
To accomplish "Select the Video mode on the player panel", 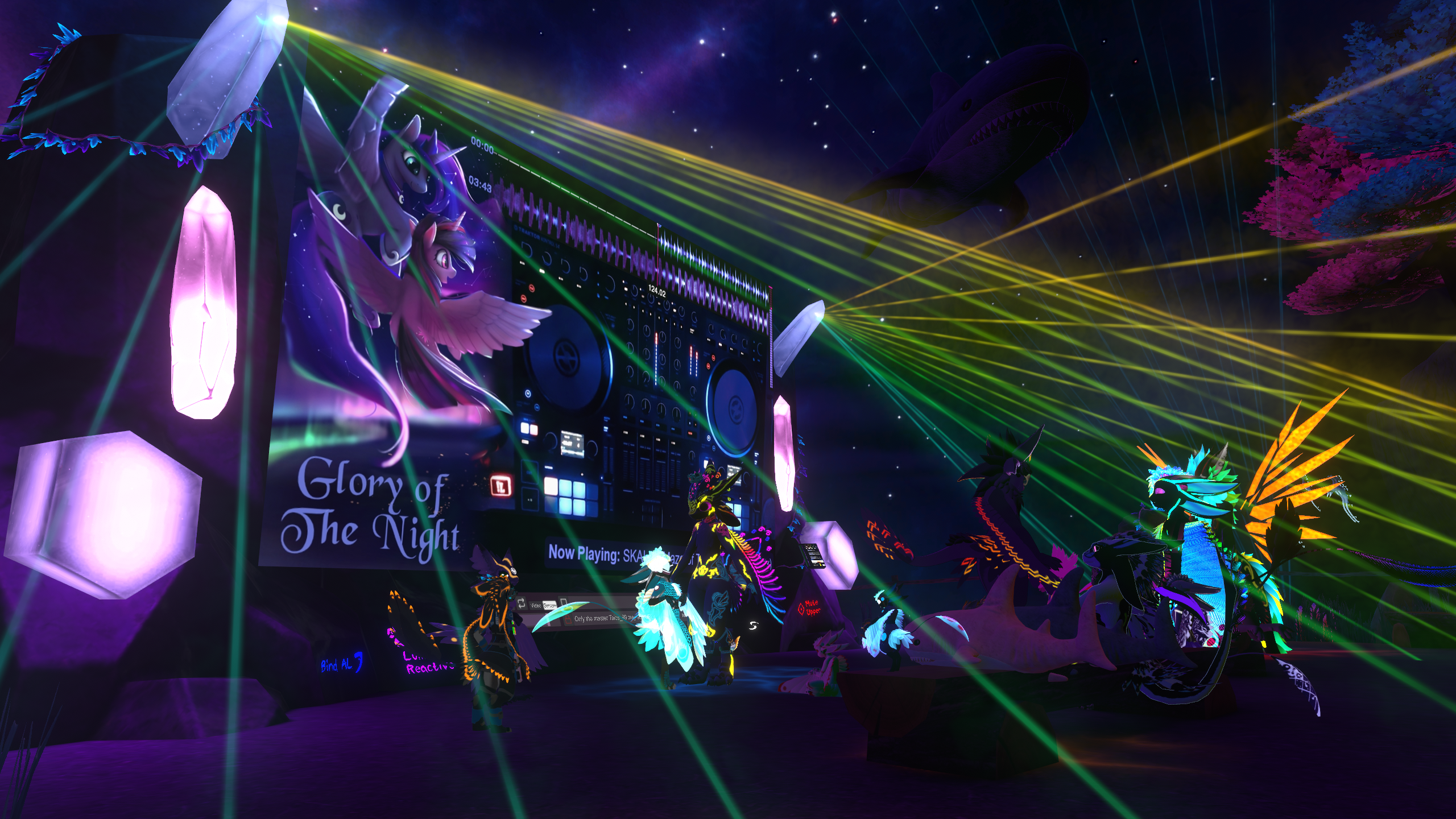I will [536, 605].
